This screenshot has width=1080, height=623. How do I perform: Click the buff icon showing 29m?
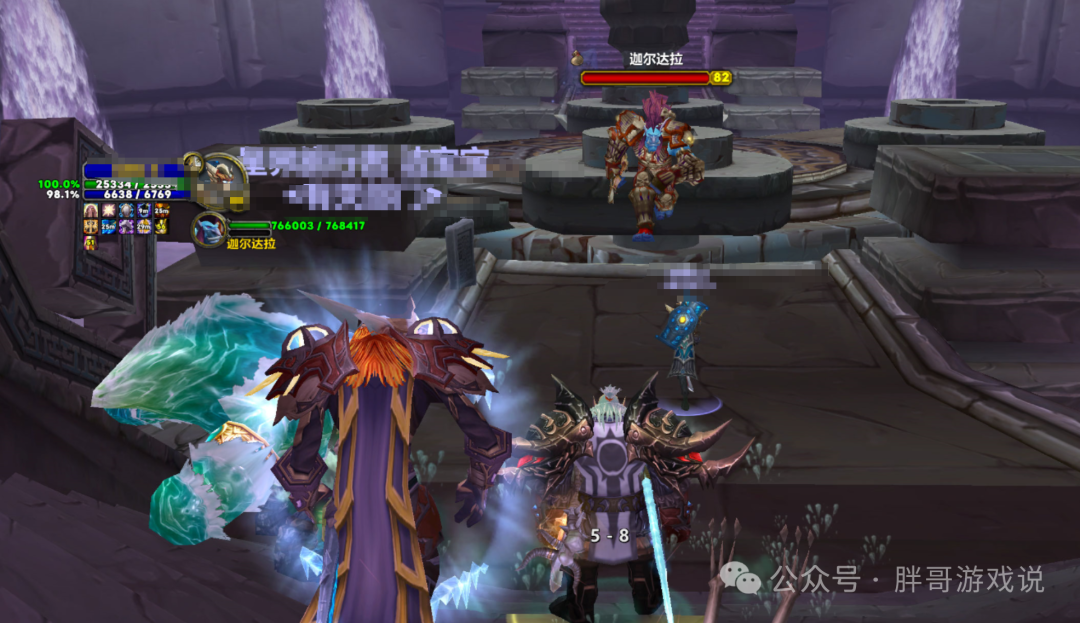[144, 227]
